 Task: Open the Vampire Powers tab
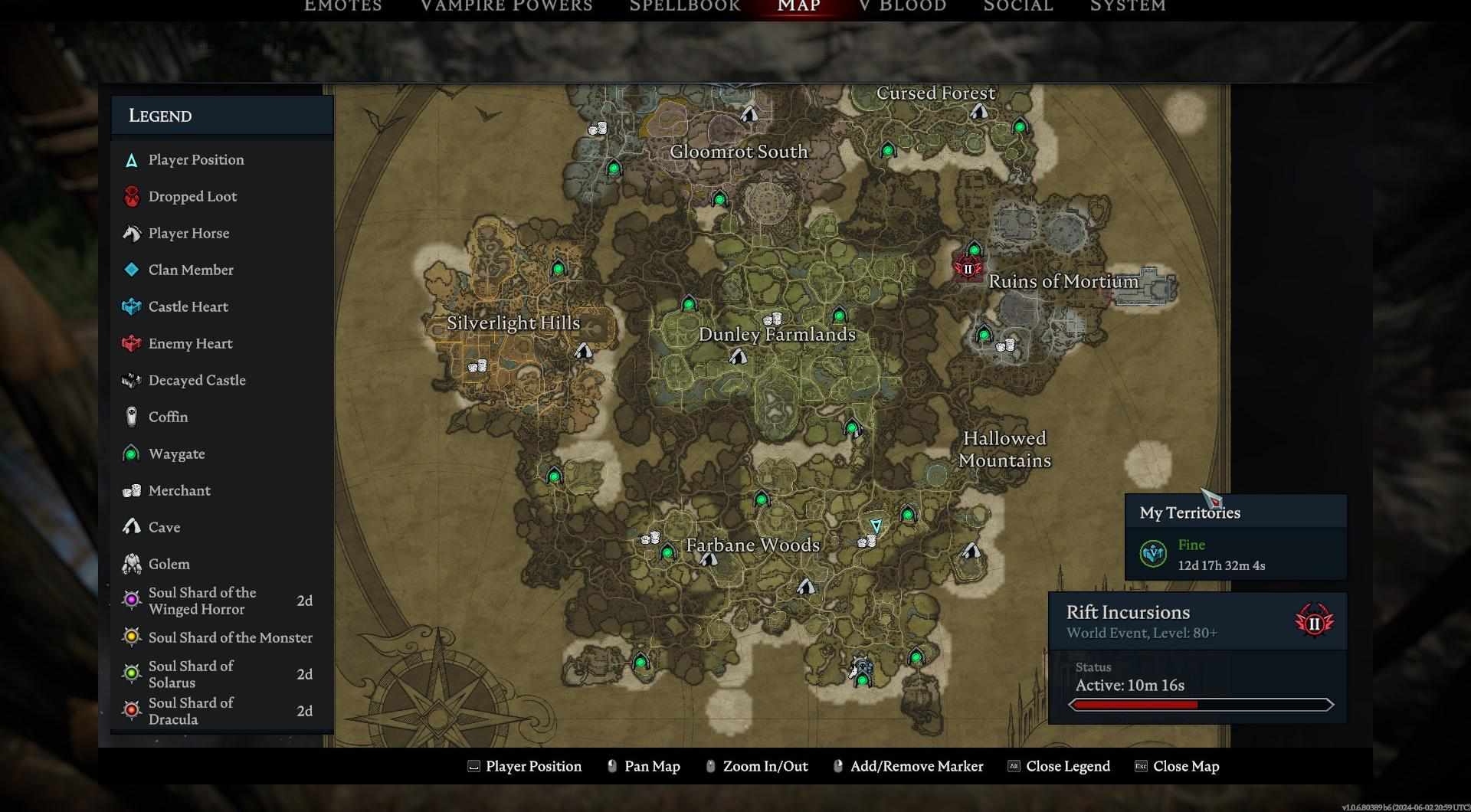point(506,6)
